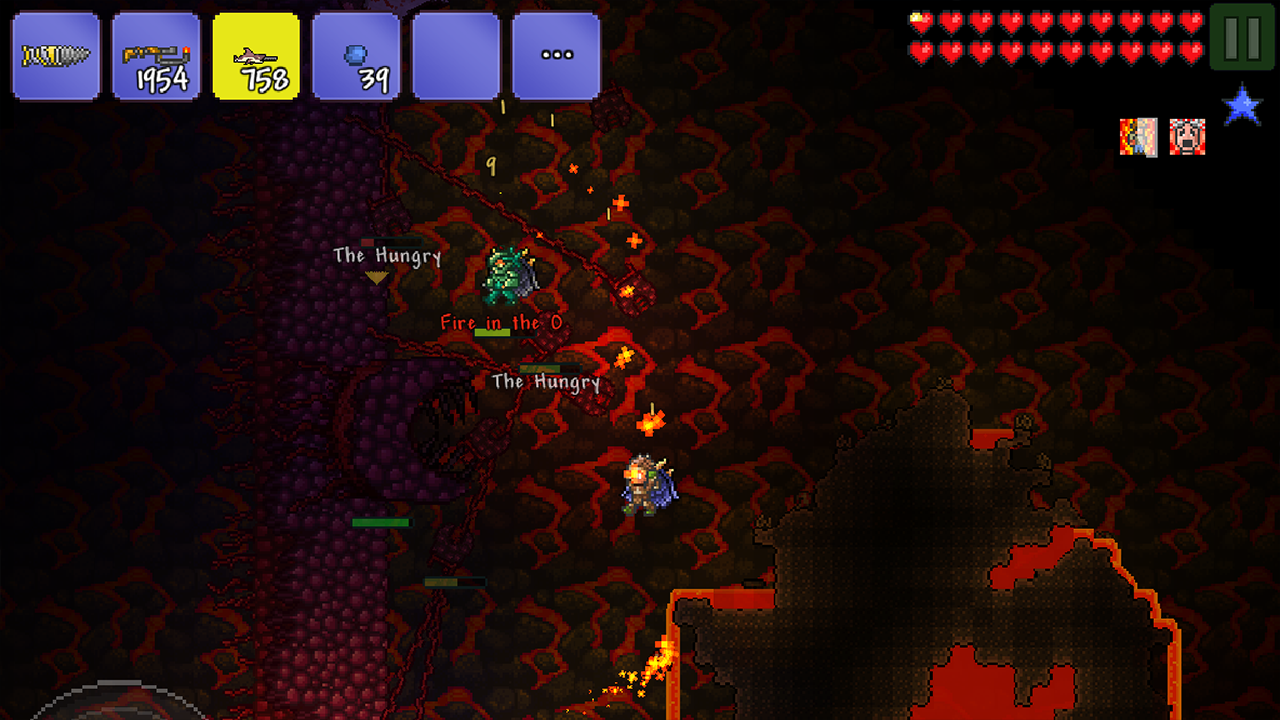The image size is (1280, 720).
Task: Tap the highlighted shark gun slot
Action: pyautogui.click(x=256, y=56)
